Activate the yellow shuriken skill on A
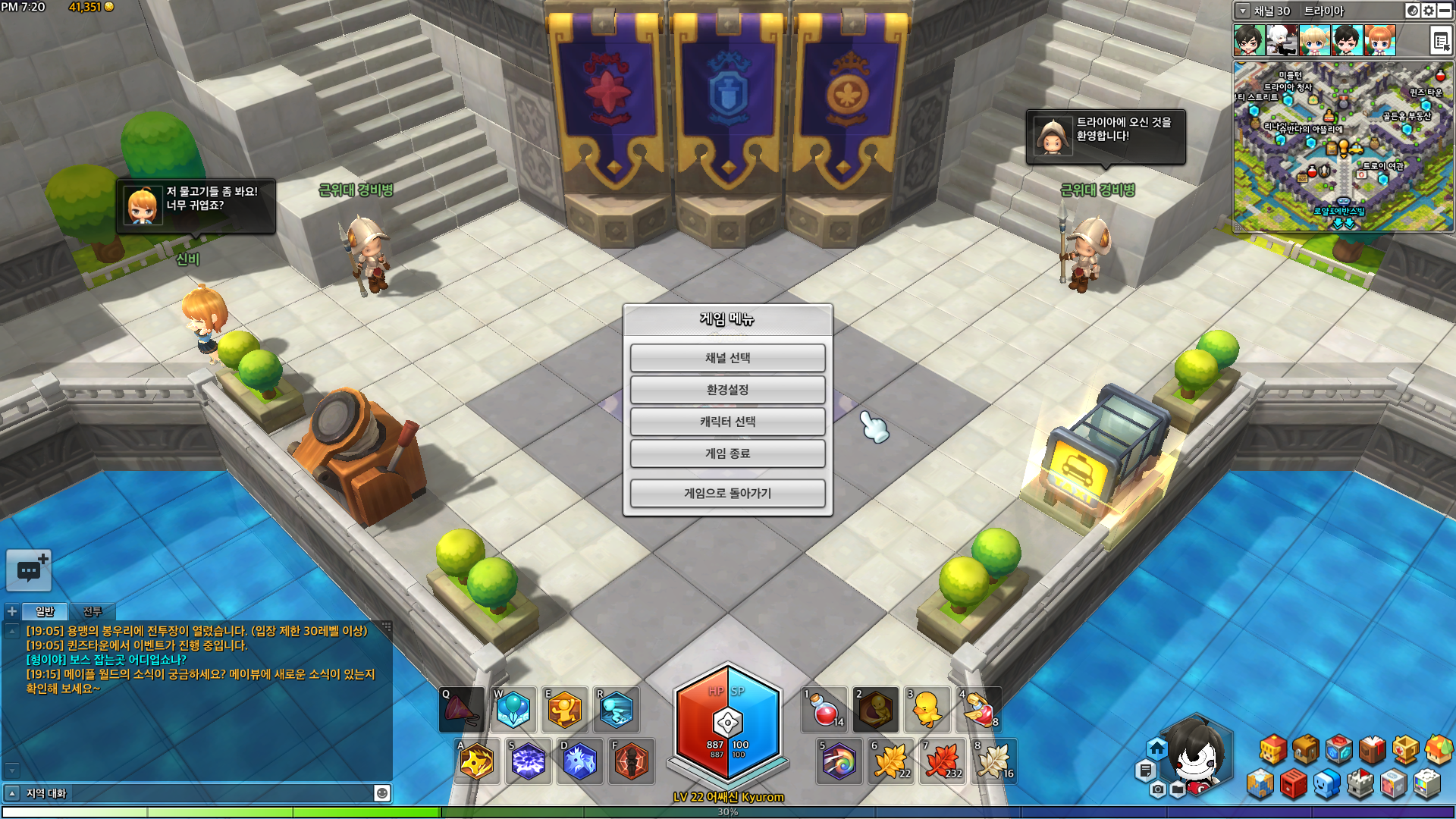1456x819 pixels. click(477, 761)
